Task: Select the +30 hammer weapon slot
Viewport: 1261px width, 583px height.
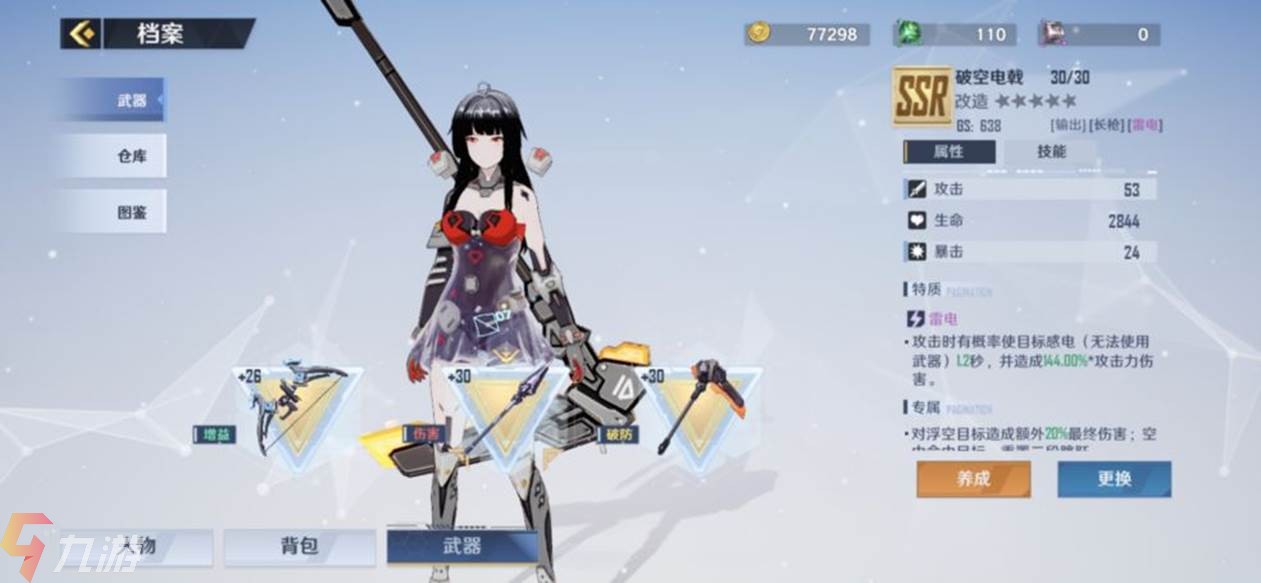Action: click(704, 410)
